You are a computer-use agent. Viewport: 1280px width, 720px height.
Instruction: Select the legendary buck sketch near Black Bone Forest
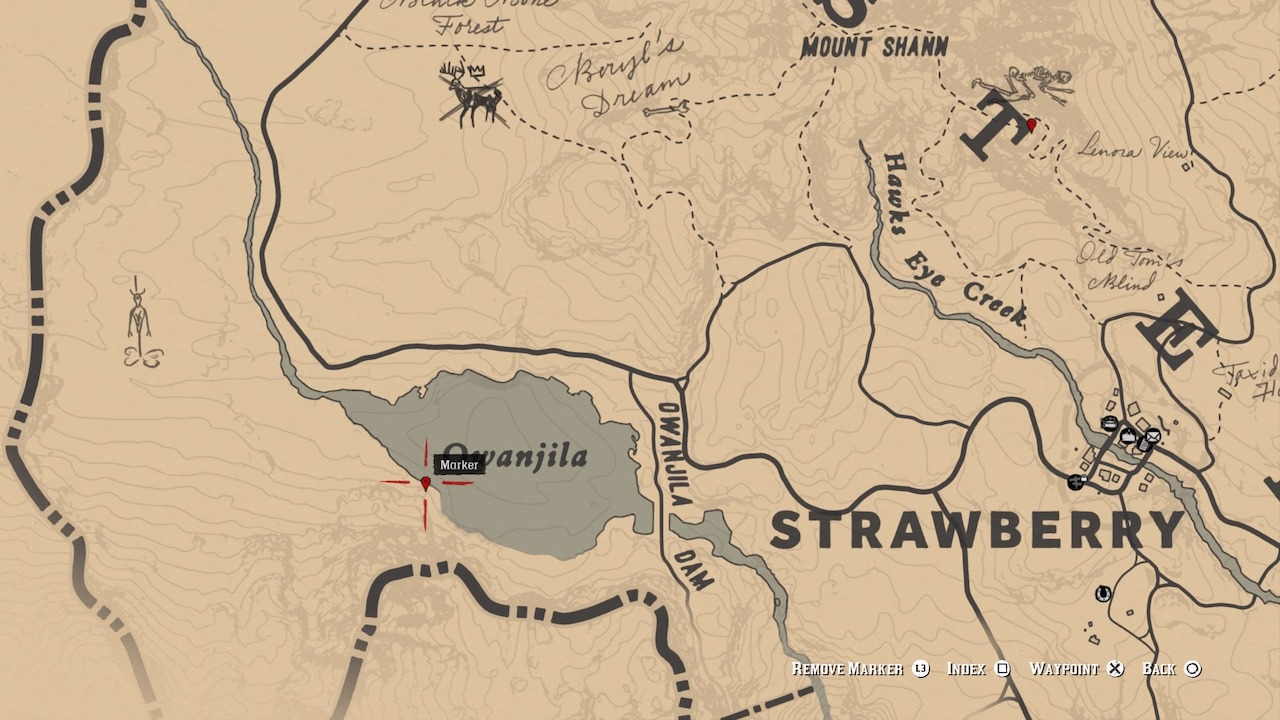[x=470, y=95]
